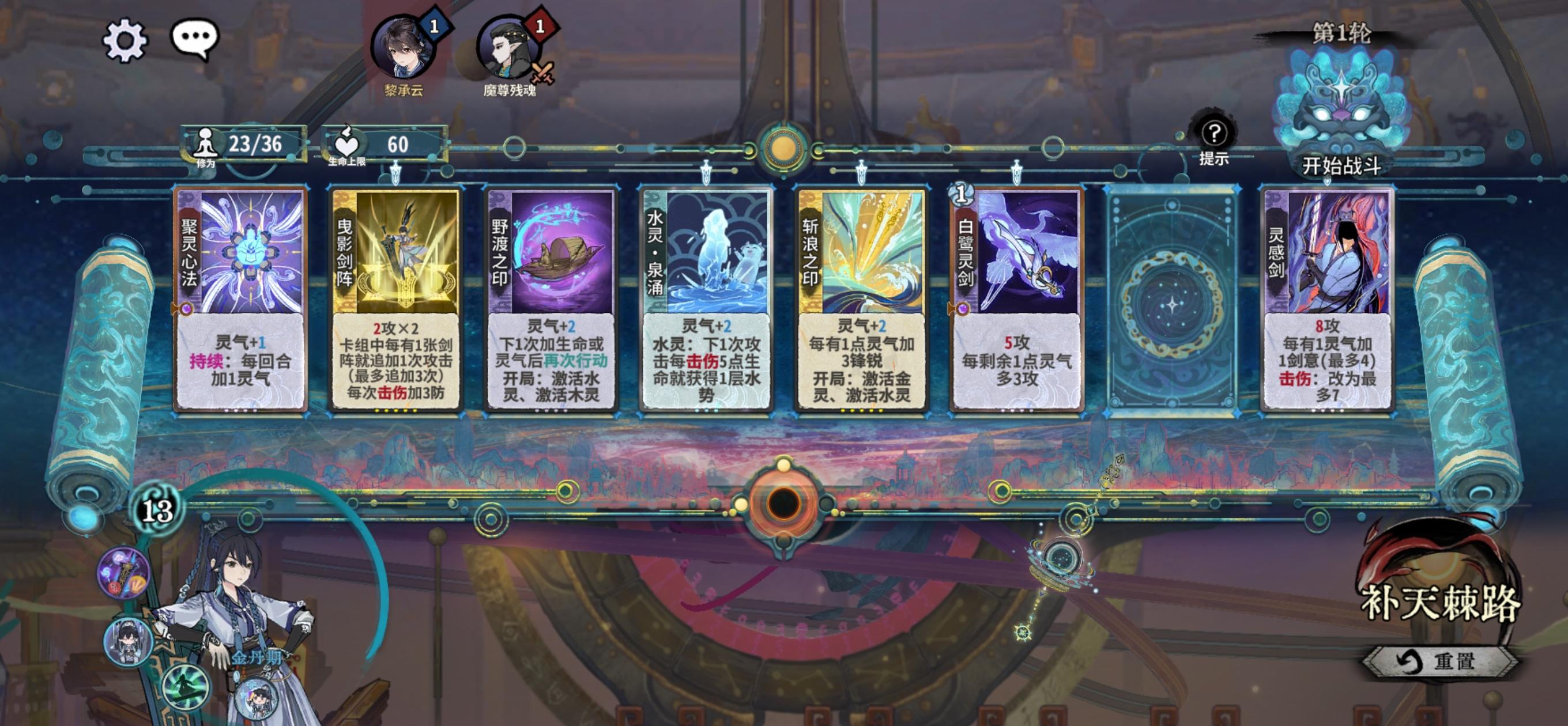
Task: Activate the green sword-qi skill icon
Action: pyautogui.click(x=186, y=691)
